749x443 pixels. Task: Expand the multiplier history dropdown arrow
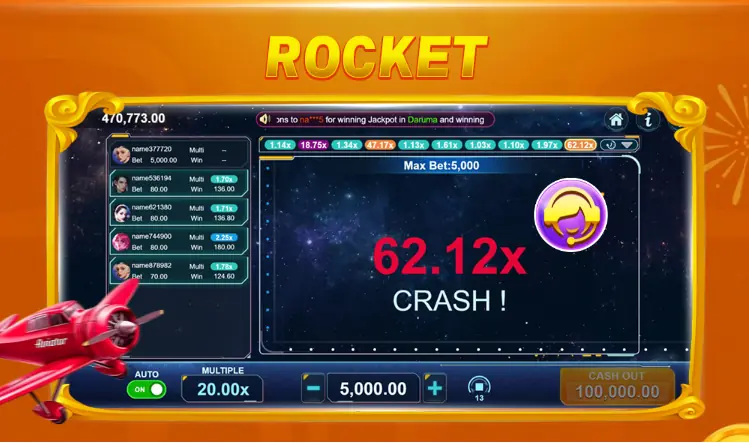pos(628,145)
